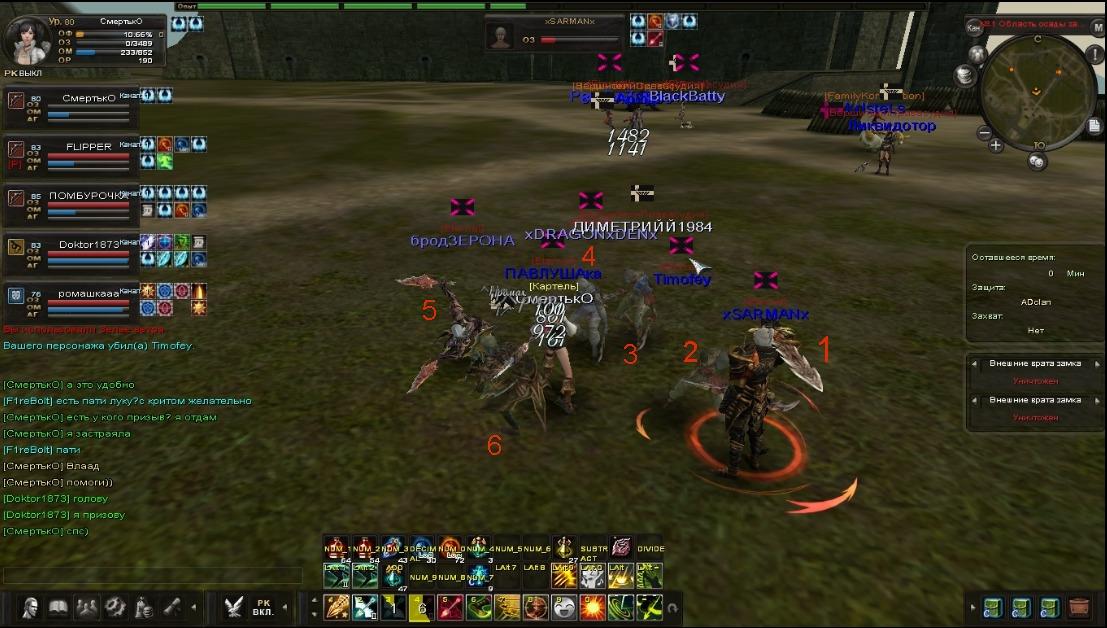Click the chat input field
The height and width of the screenshot is (628, 1107).
coord(150,576)
